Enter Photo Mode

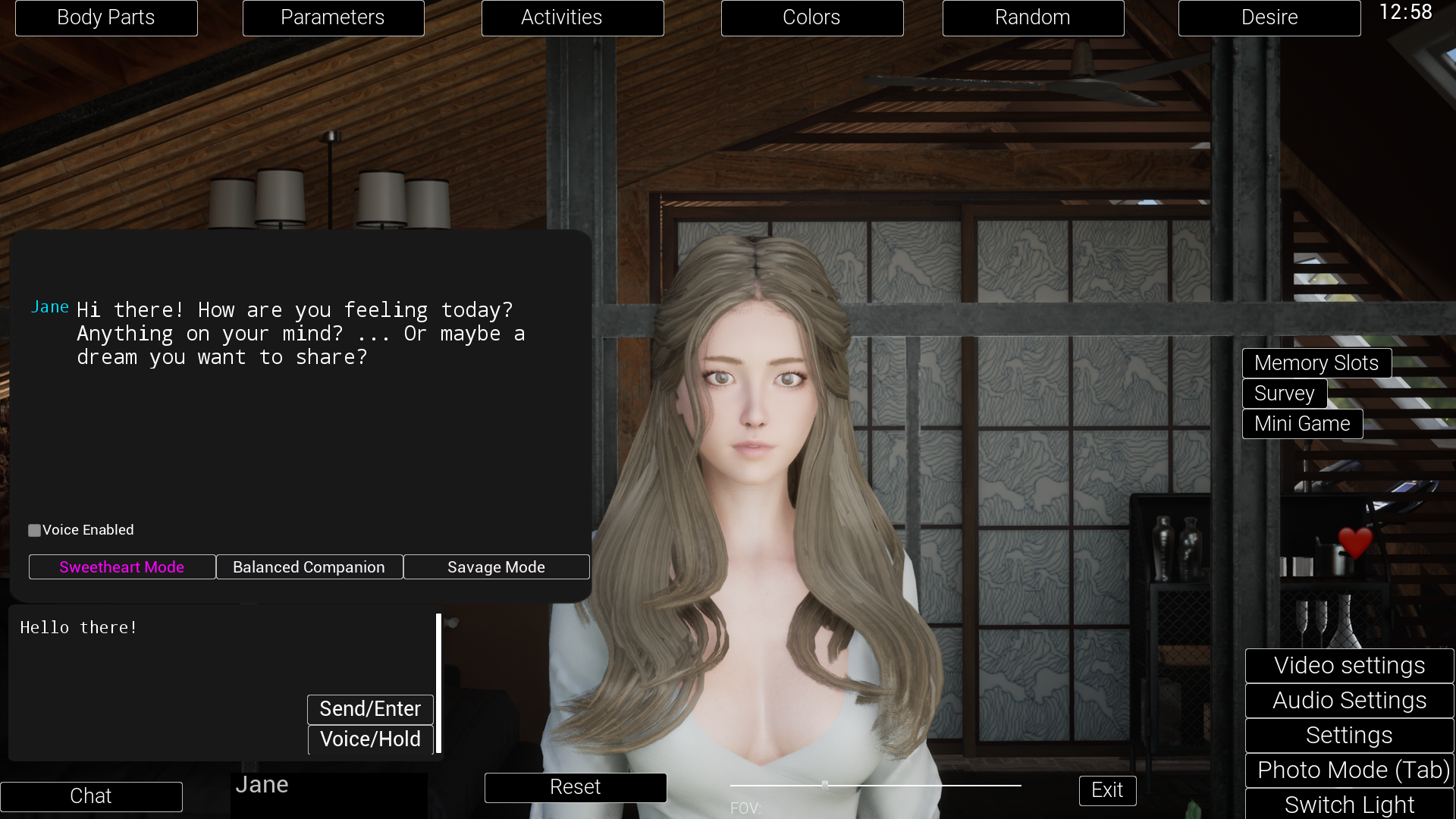tap(1350, 770)
